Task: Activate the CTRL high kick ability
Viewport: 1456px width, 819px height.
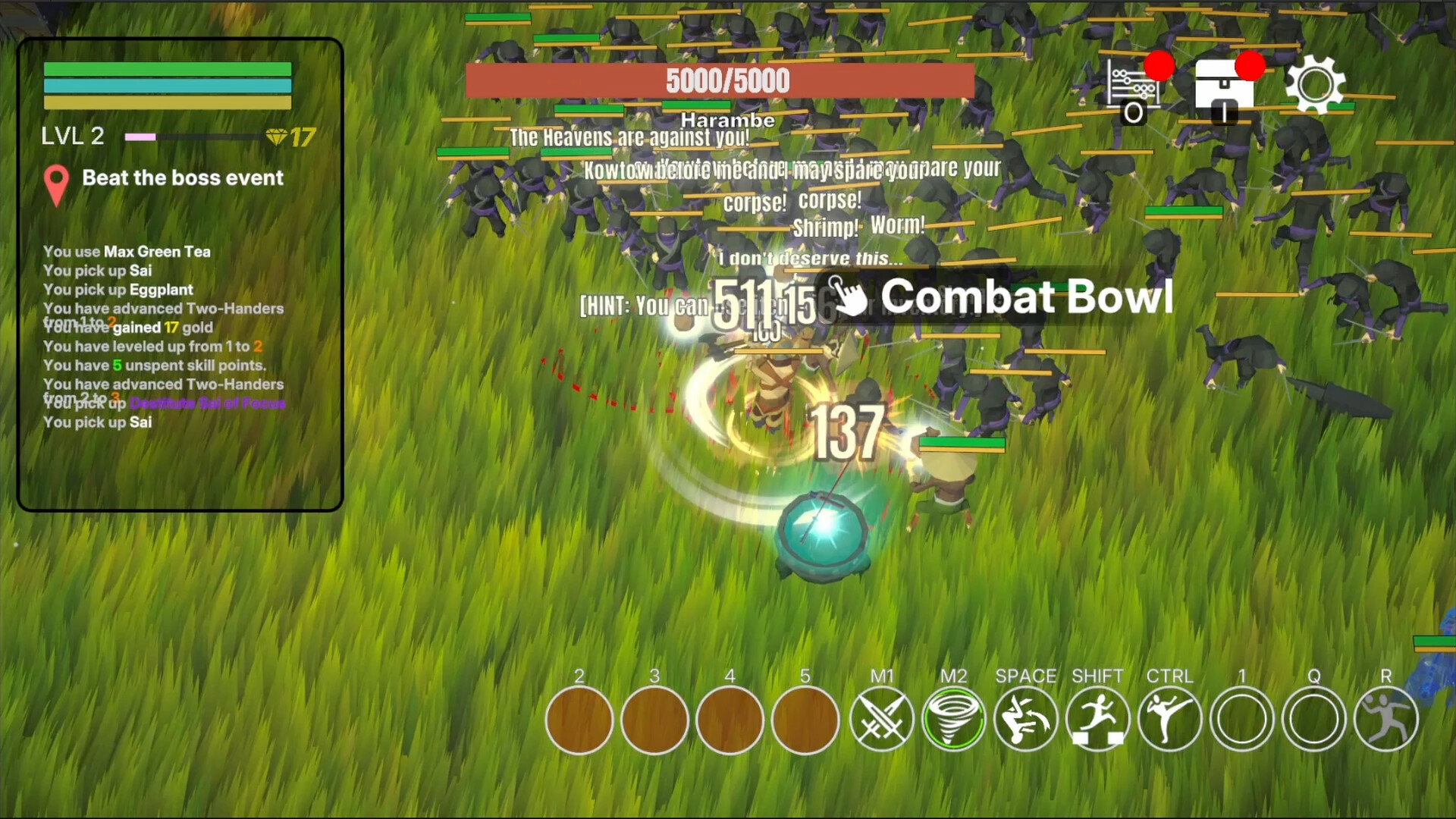Action: coord(1169,719)
